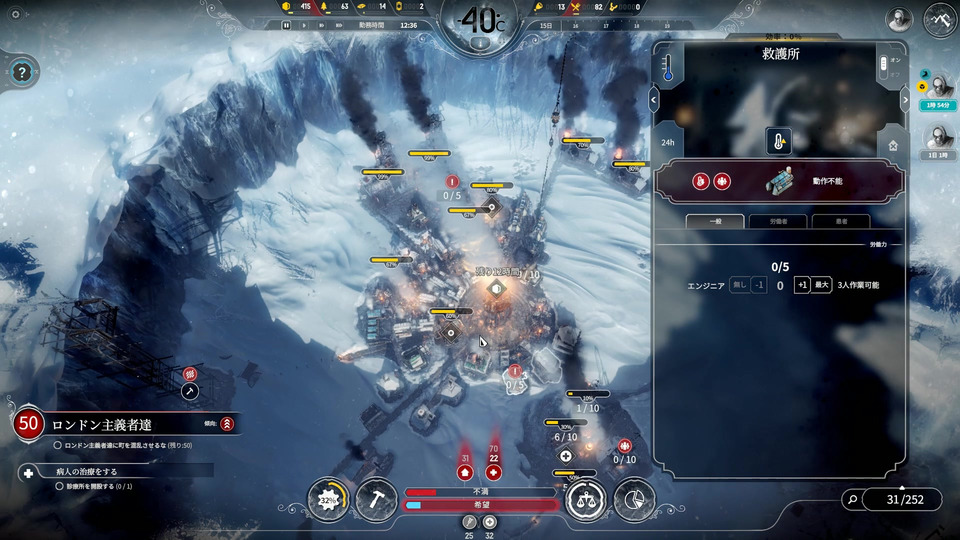Go to the previous building with left arrow
The height and width of the screenshot is (540, 960).
[x=653, y=99]
